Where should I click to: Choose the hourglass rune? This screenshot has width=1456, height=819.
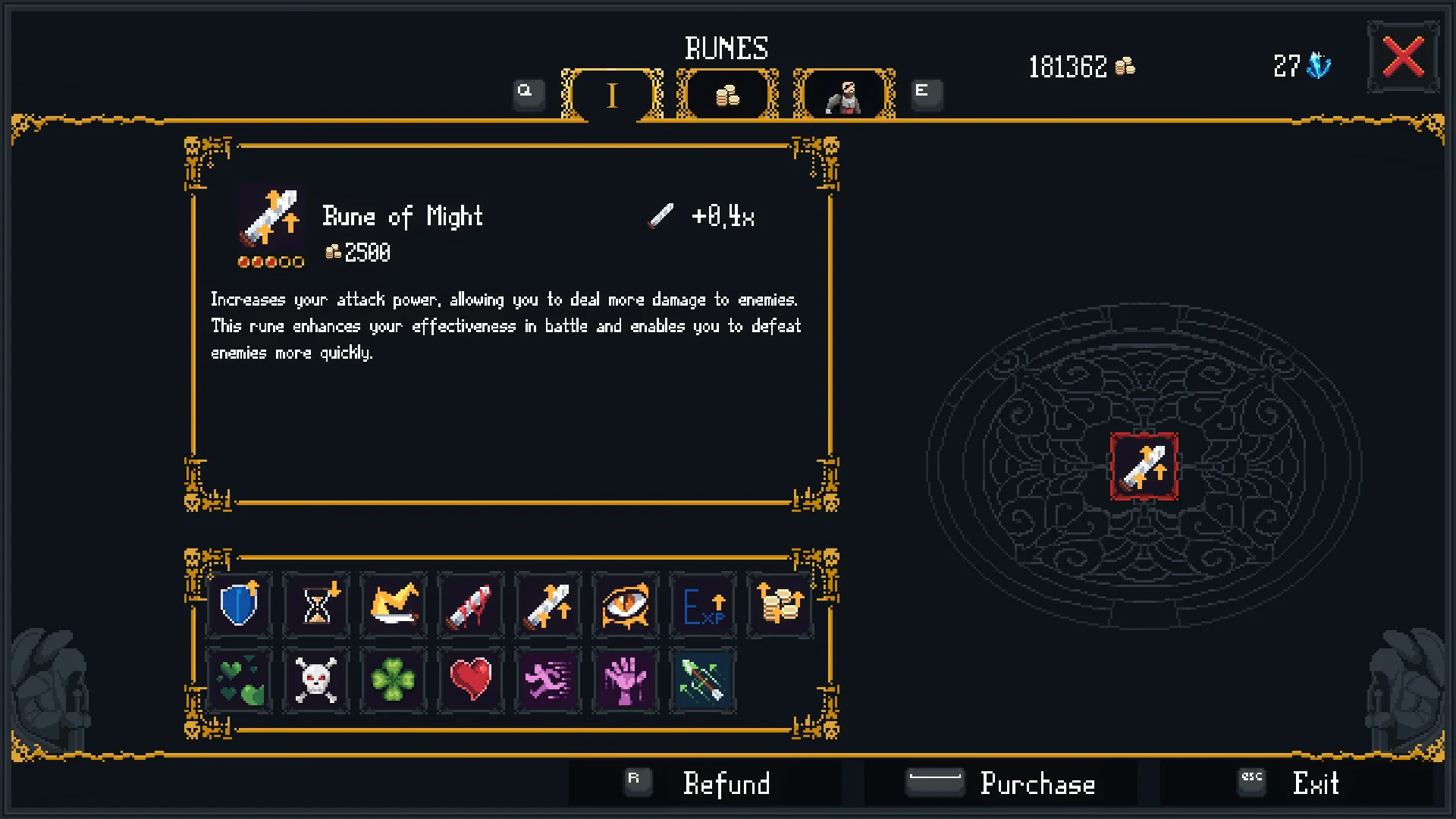click(316, 605)
